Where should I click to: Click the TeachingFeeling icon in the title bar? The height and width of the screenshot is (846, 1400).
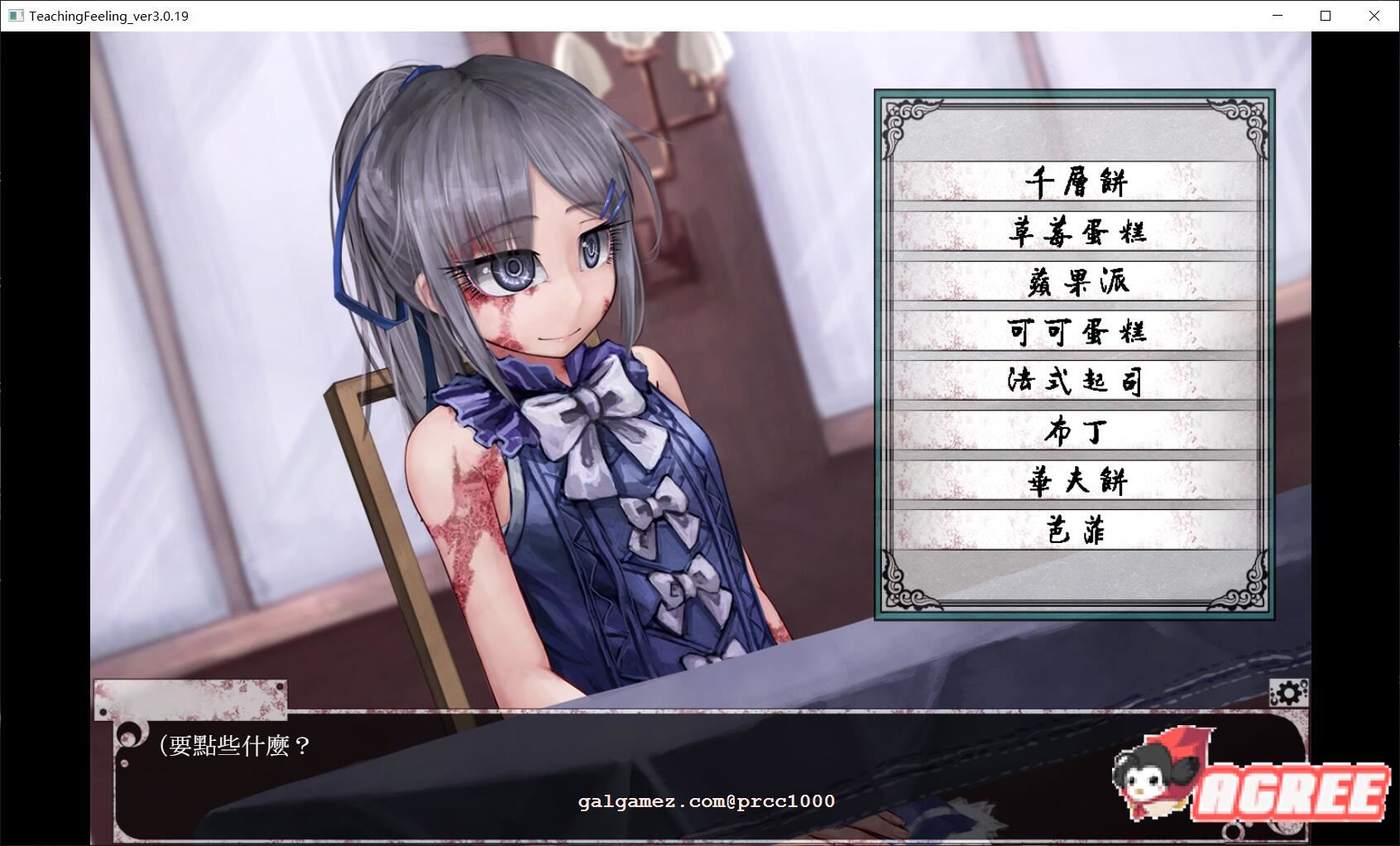[15, 15]
